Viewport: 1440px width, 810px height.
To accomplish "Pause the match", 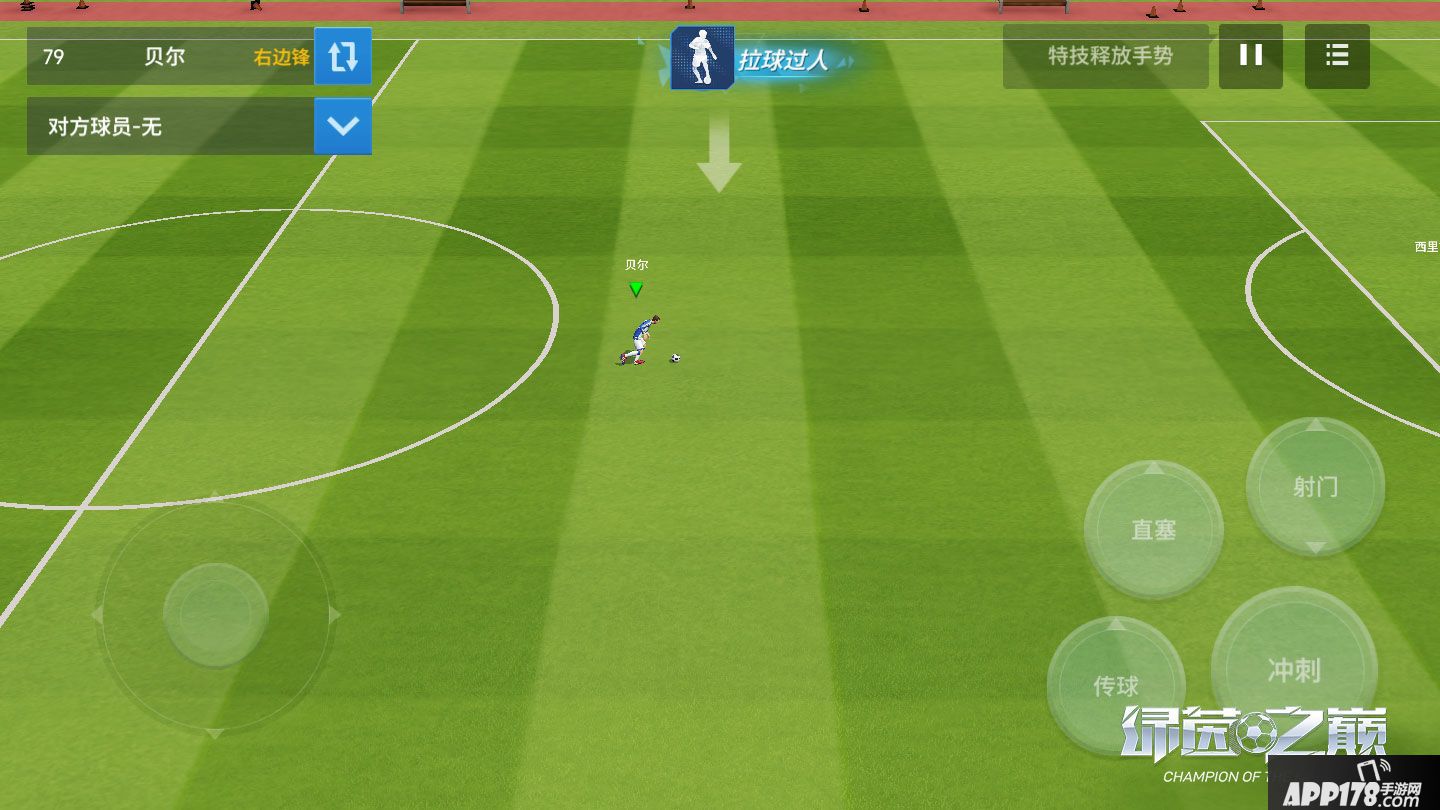I will coord(1250,56).
